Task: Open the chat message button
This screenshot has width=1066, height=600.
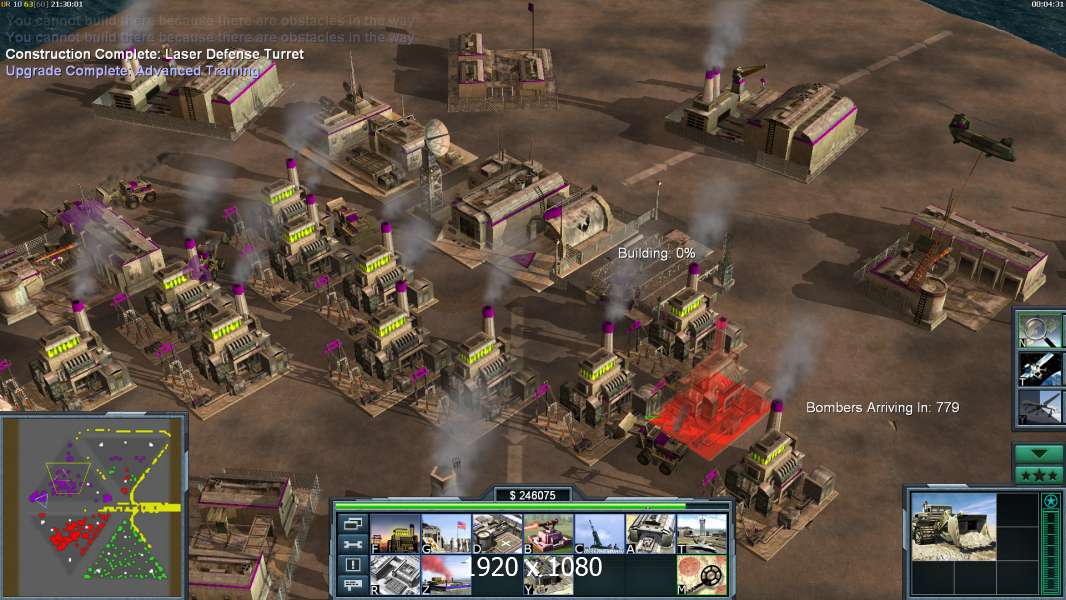Action: [x=353, y=586]
